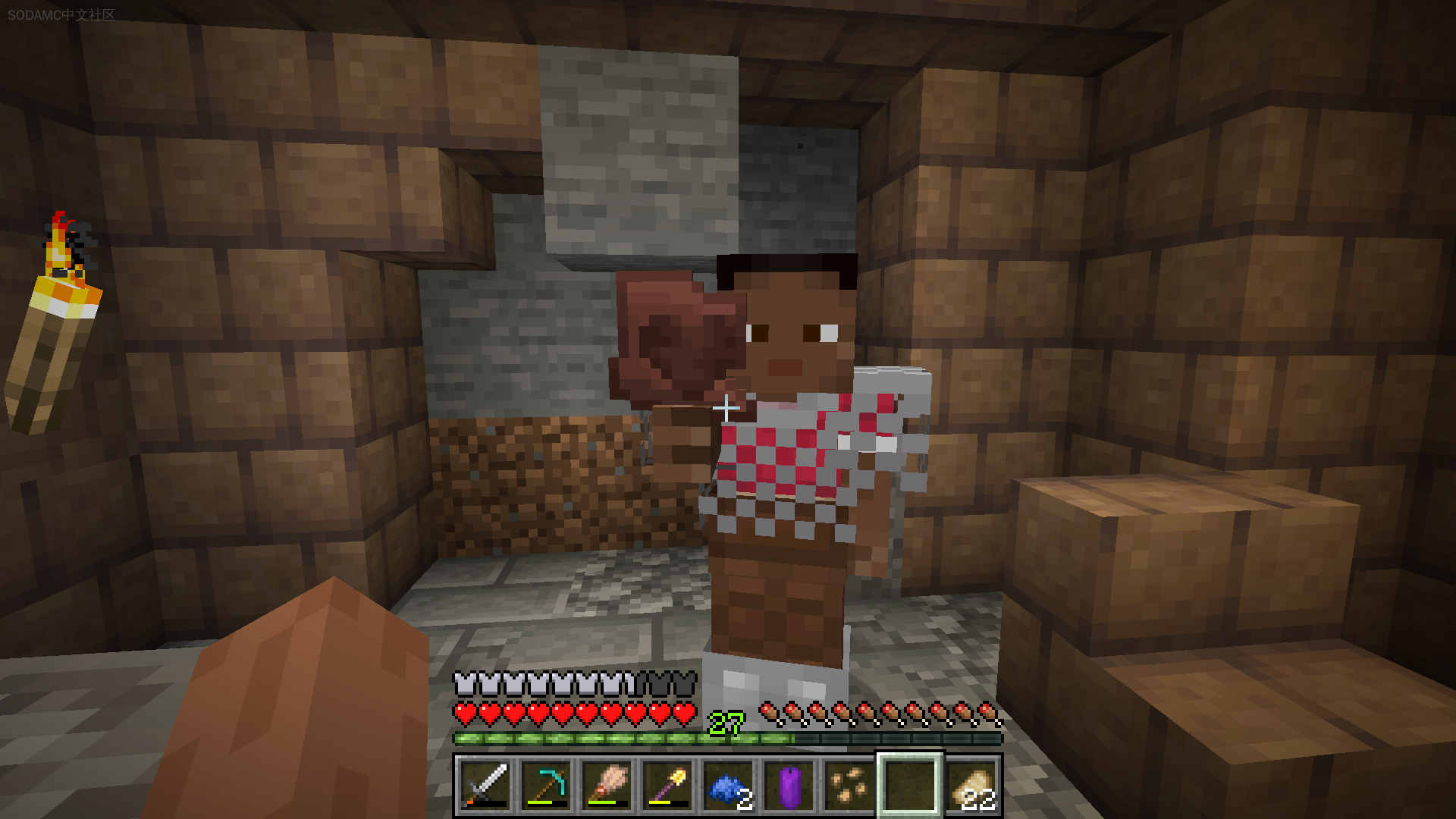Select the blue dye stack of 2

click(728, 786)
